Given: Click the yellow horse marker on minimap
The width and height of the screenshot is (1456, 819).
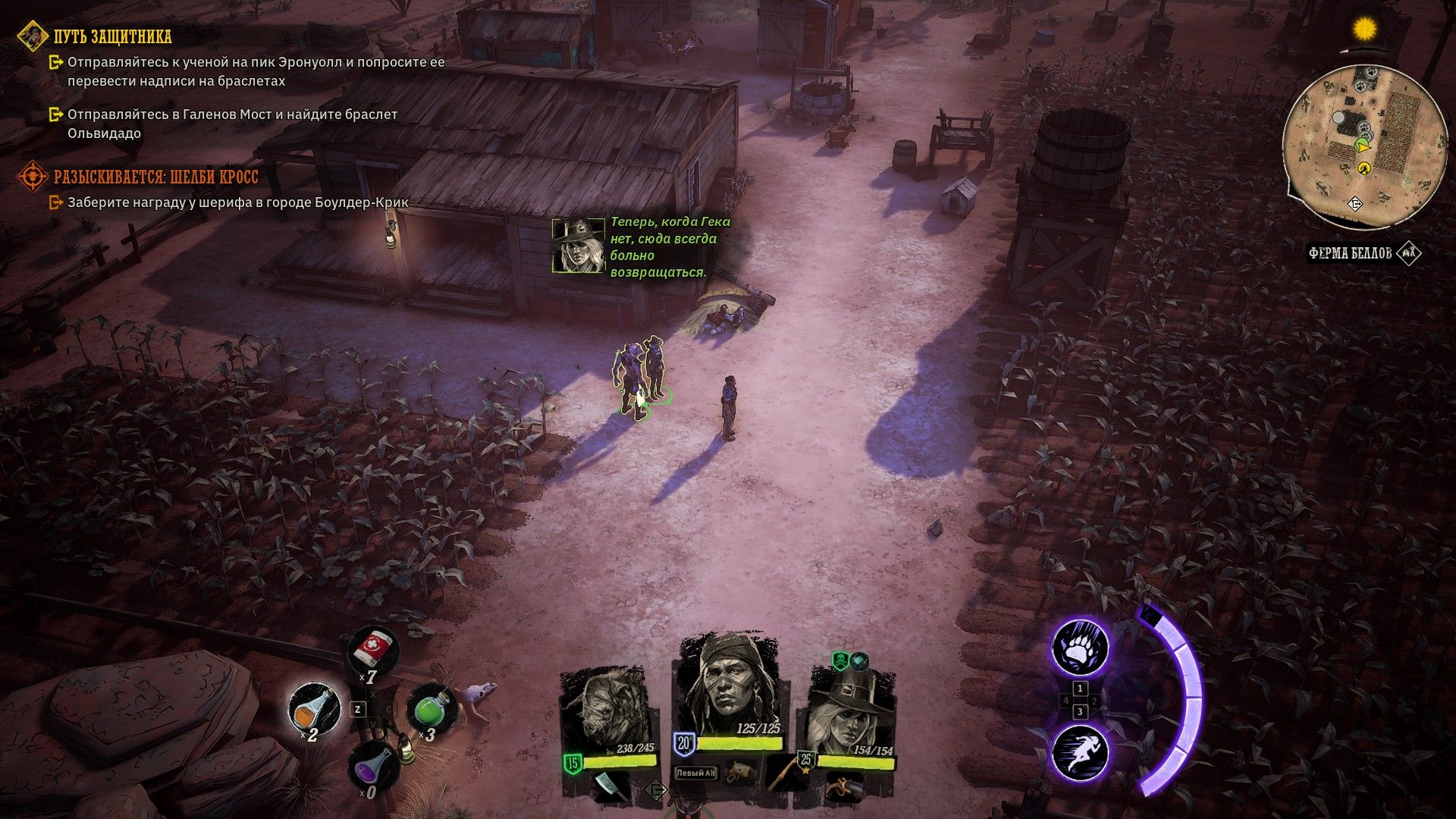Looking at the screenshot, I should [1364, 168].
